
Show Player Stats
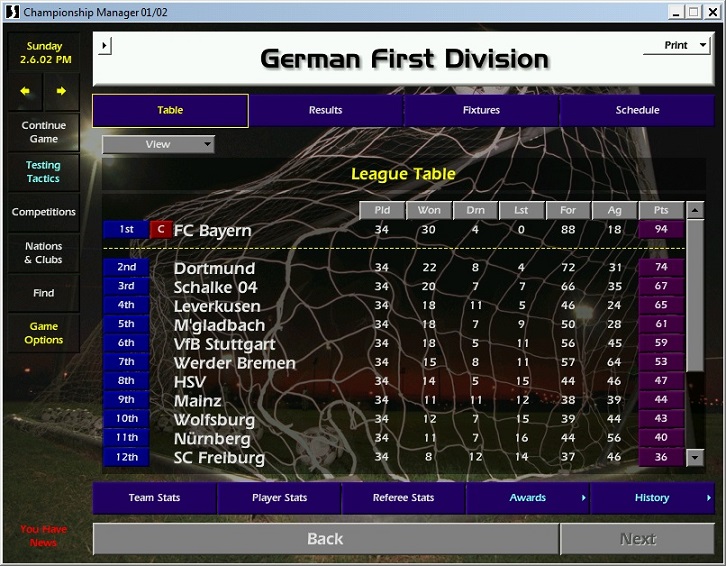click(279, 498)
